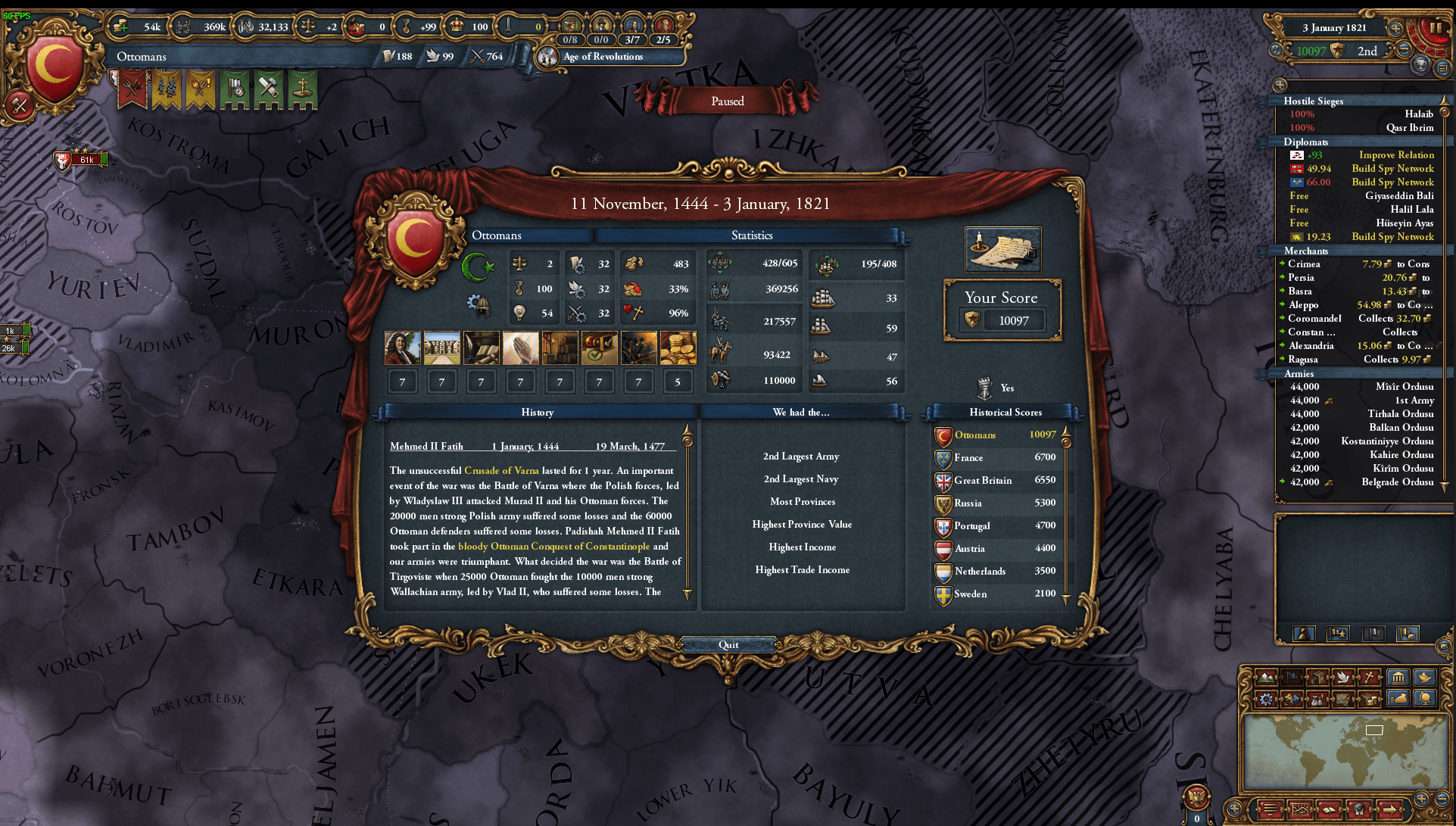
Task: Select the religious mapmode dove icon
Action: 1343,677
